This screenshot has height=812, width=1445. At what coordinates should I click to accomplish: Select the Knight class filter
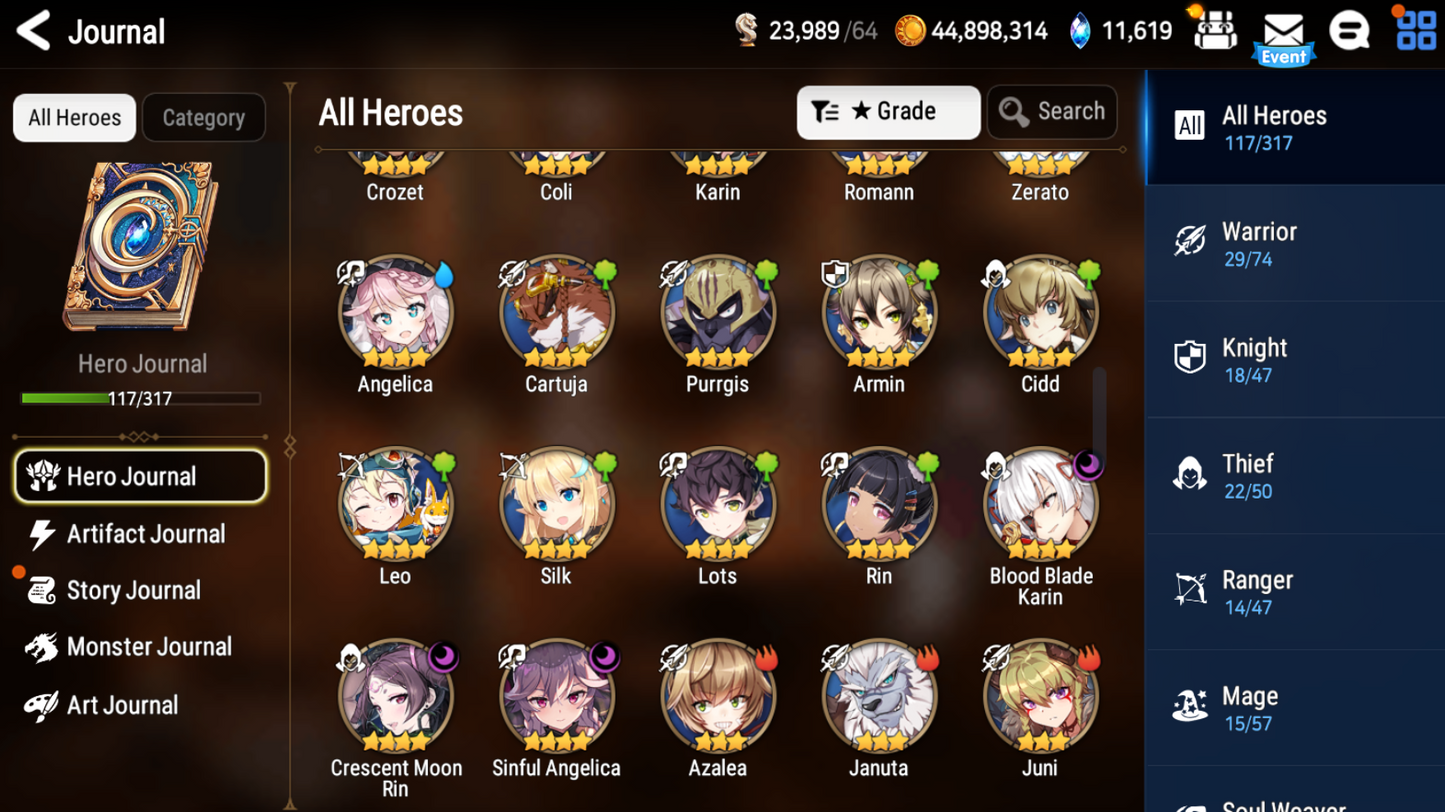pos(1295,359)
